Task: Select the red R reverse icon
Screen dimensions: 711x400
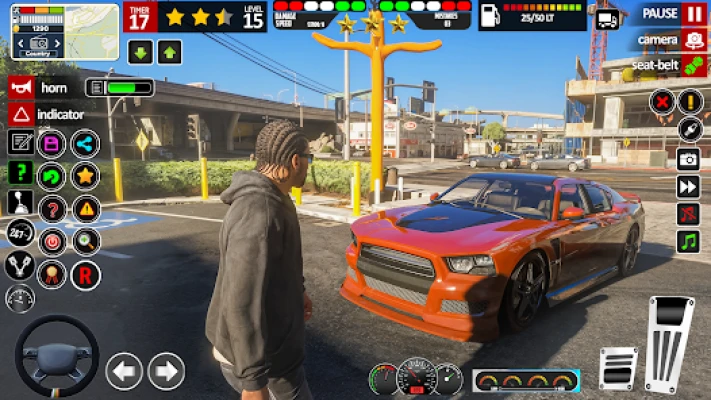Action: [85, 273]
